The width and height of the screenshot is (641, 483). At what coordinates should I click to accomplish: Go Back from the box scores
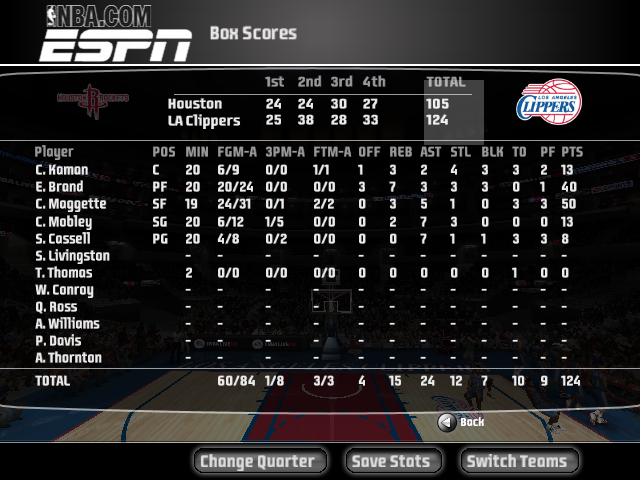(461, 422)
